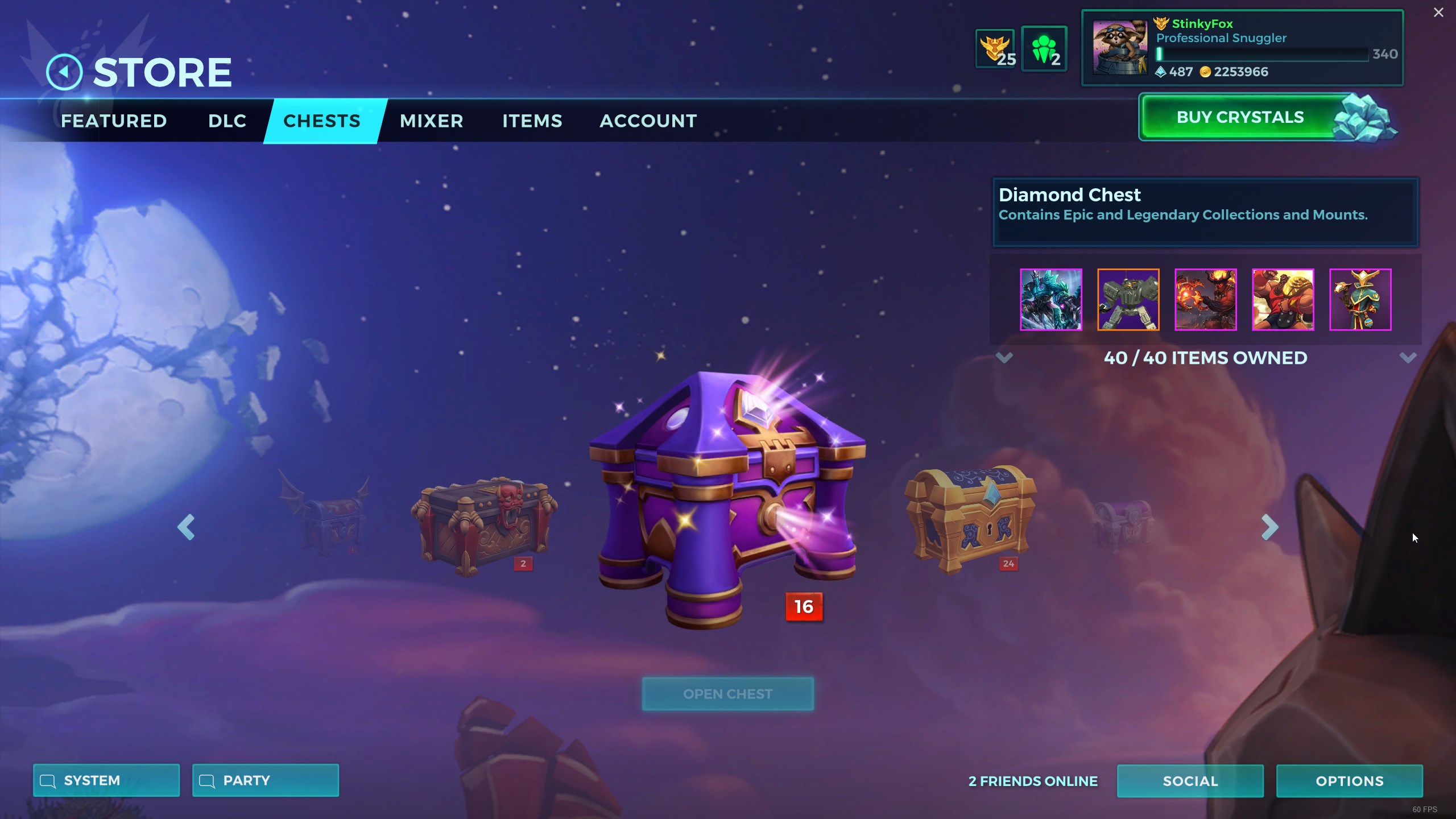Viewport: 1456px width, 819px height.
Task: Open the ACCOUNT tab
Action: pos(648,121)
